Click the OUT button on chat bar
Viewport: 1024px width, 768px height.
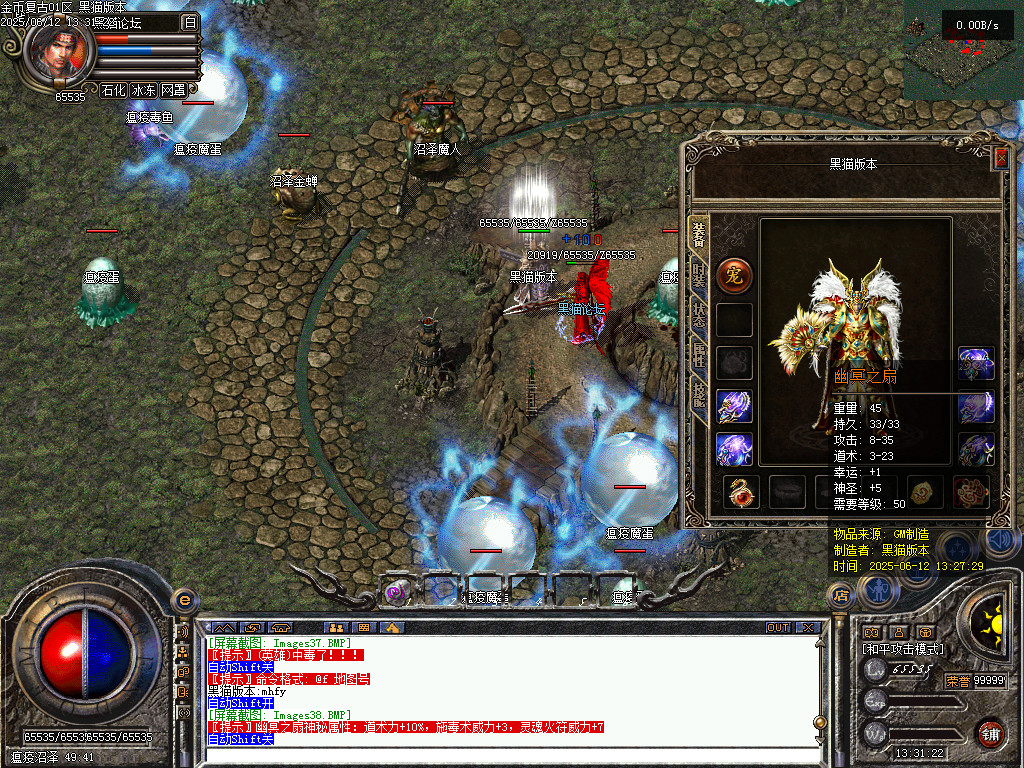click(x=778, y=628)
